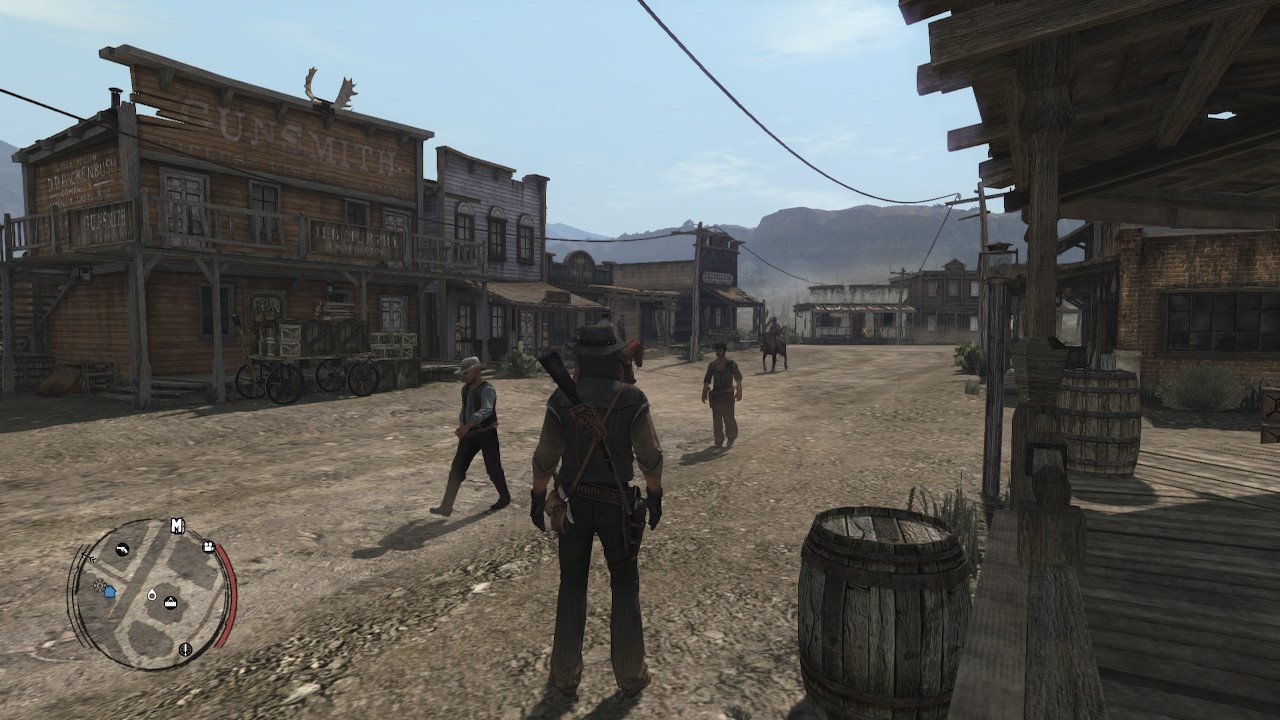Click the crosshair hunting icon on the minimap

(184, 649)
